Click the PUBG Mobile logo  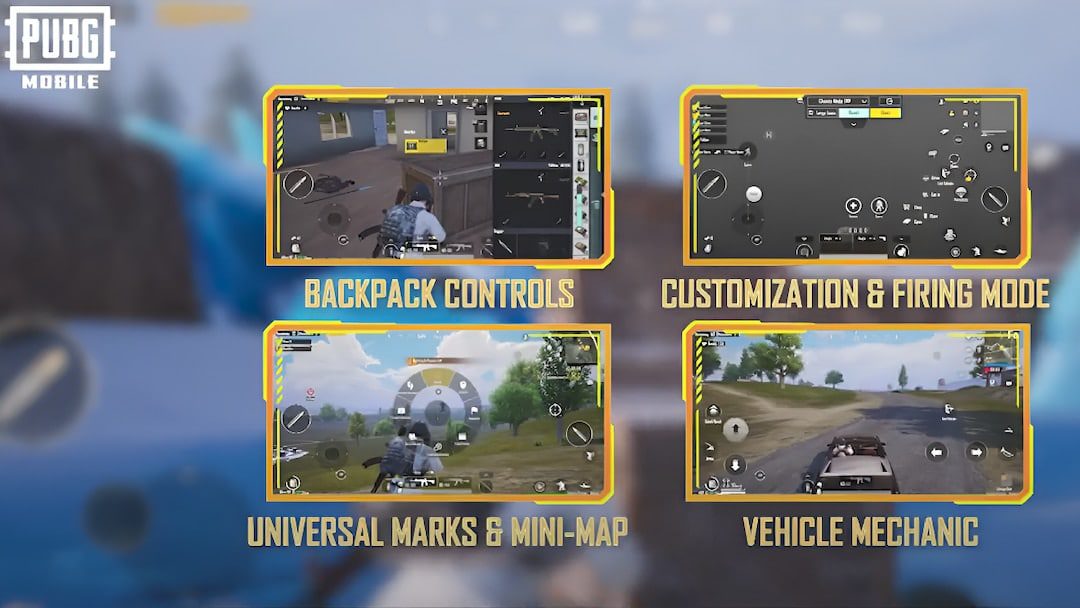point(60,46)
